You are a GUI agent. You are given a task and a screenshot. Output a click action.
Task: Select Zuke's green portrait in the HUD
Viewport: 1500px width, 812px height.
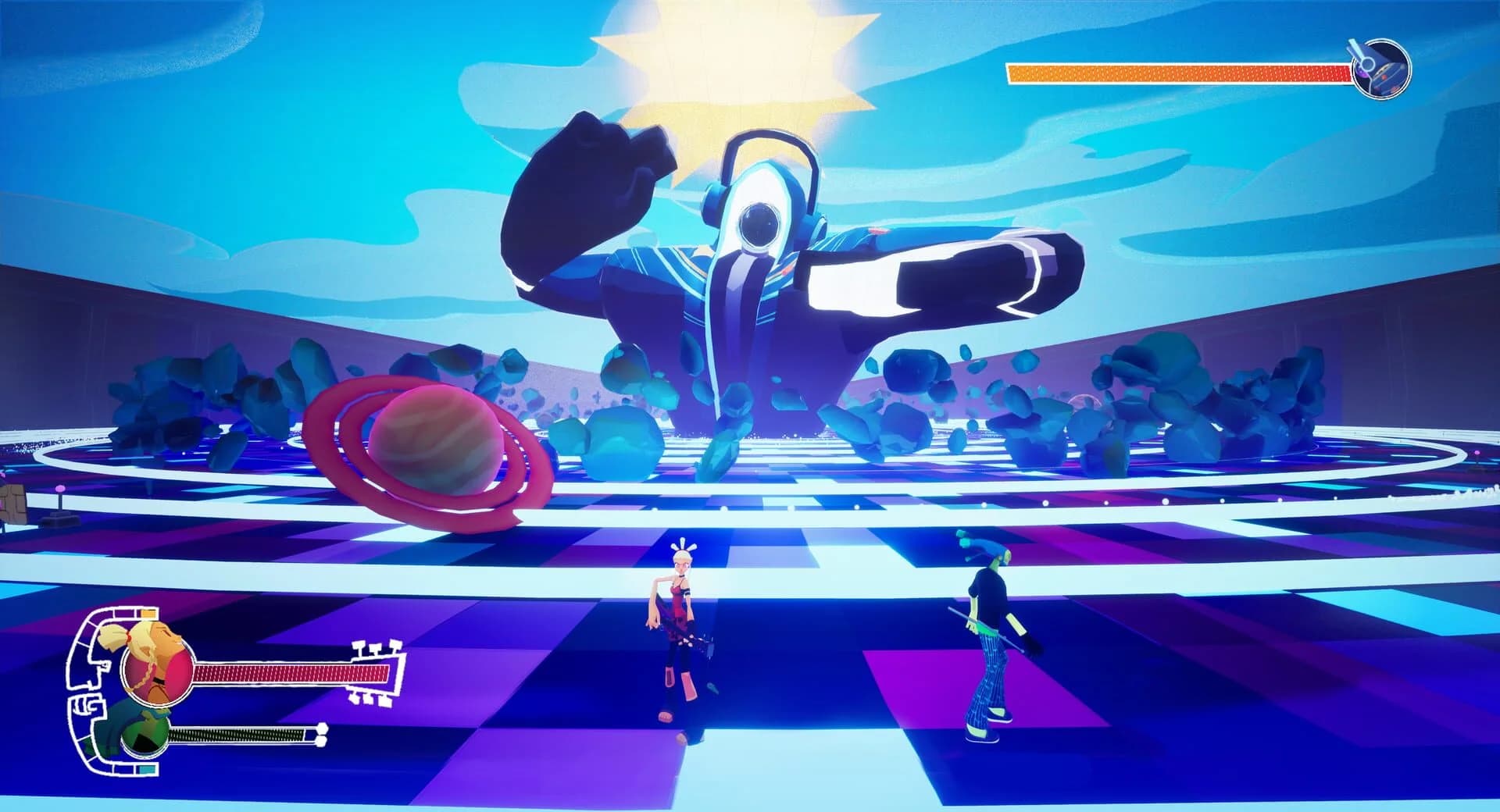click(145, 735)
